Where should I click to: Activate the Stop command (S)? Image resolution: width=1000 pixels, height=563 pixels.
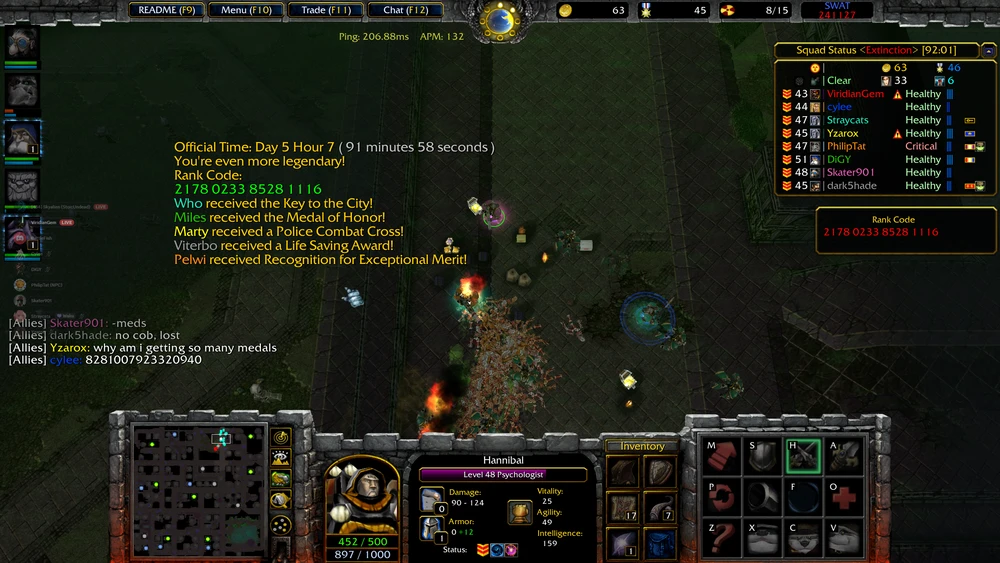763,456
